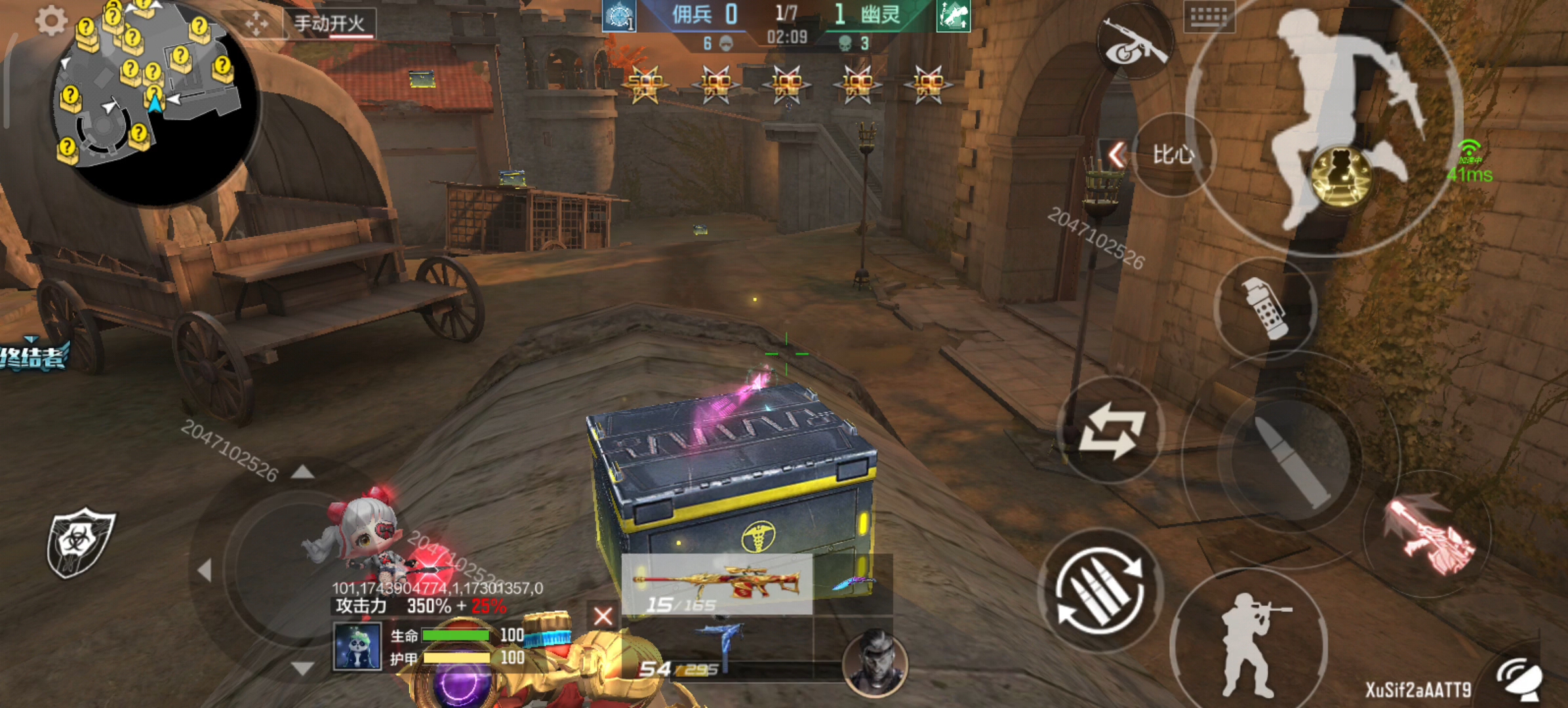1568x708 pixels.
Task: Click the four-arrow move layout icon
Action: point(256,24)
